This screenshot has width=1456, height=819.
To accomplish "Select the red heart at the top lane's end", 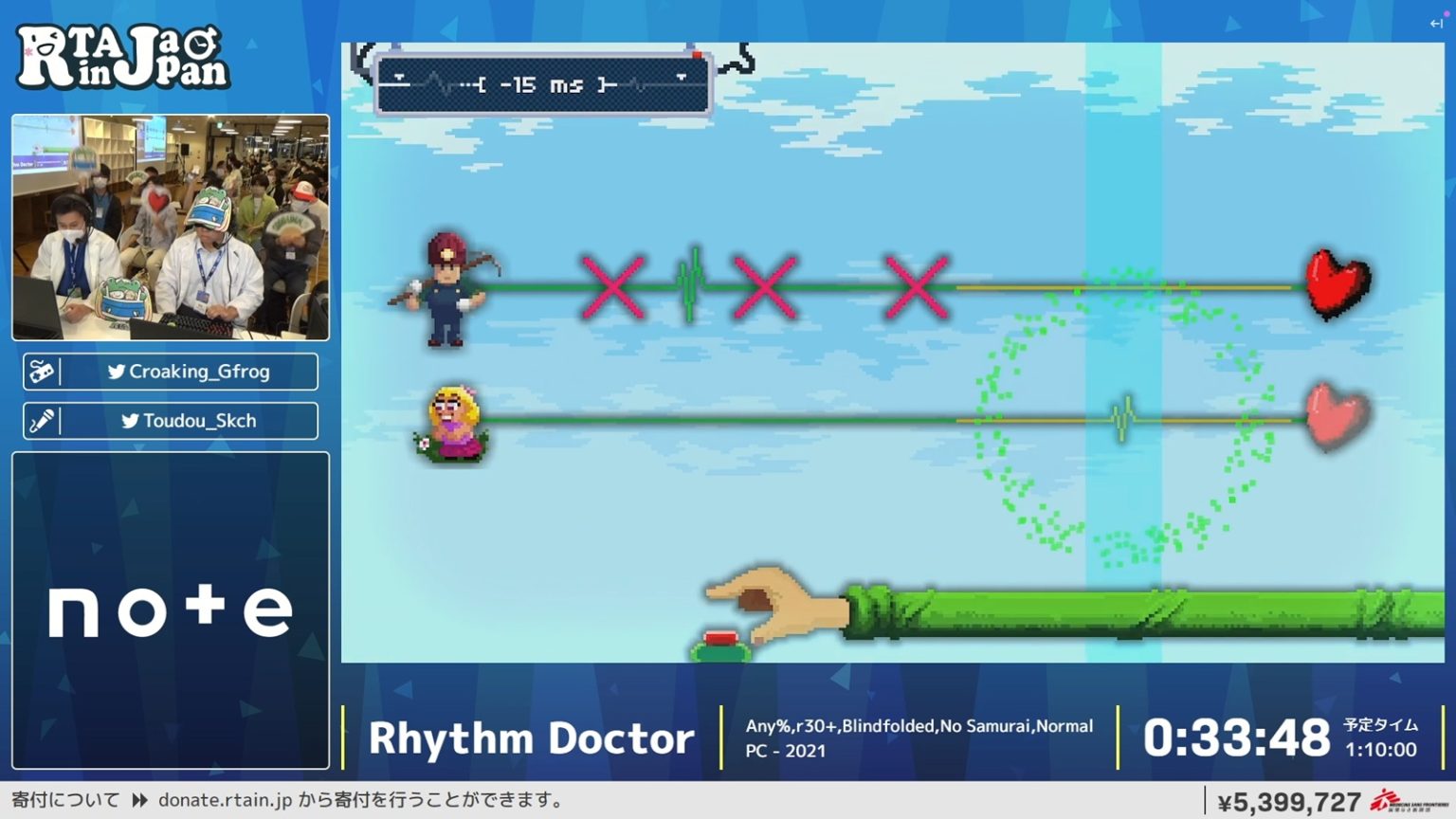I will (x=1335, y=284).
